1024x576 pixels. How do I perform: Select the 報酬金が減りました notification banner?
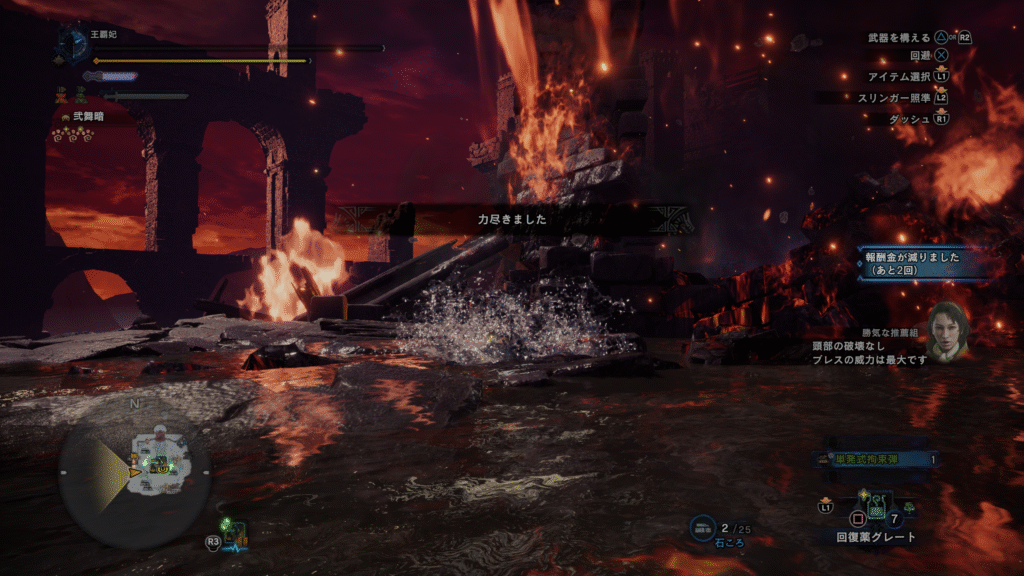pyautogui.click(x=911, y=263)
